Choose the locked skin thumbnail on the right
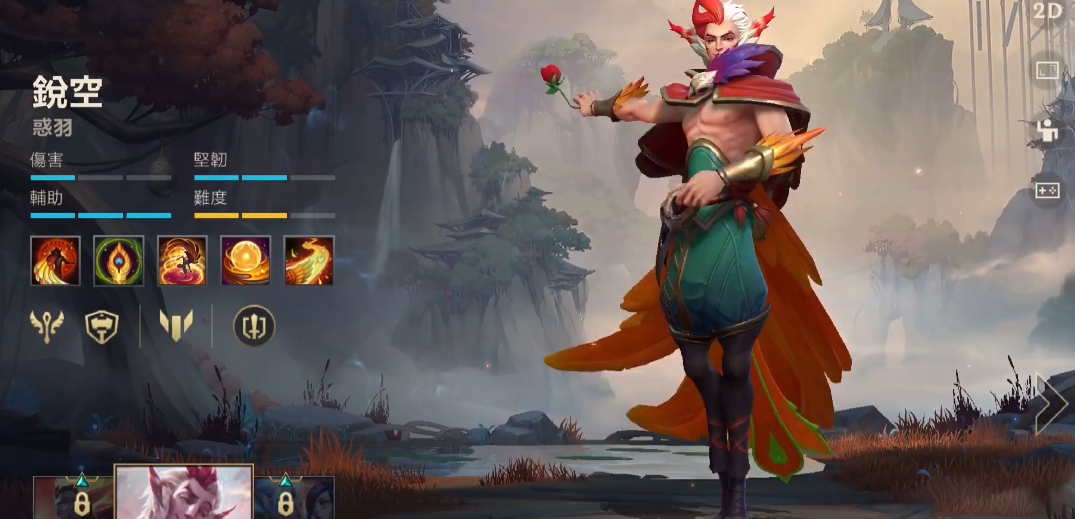The image size is (1075, 519). tap(294, 497)
